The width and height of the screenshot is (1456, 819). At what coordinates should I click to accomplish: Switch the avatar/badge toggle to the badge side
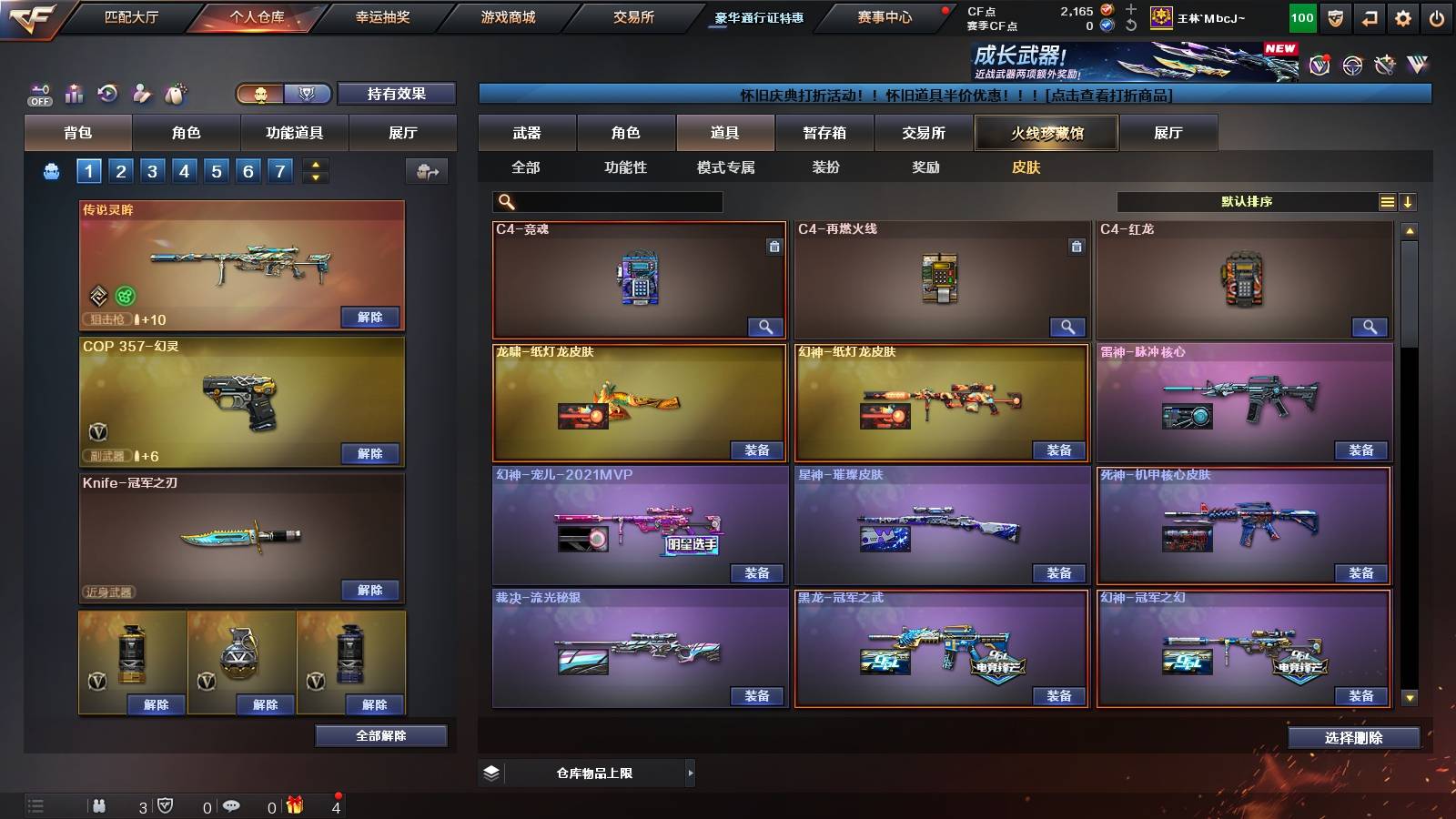tap(308, 94)
